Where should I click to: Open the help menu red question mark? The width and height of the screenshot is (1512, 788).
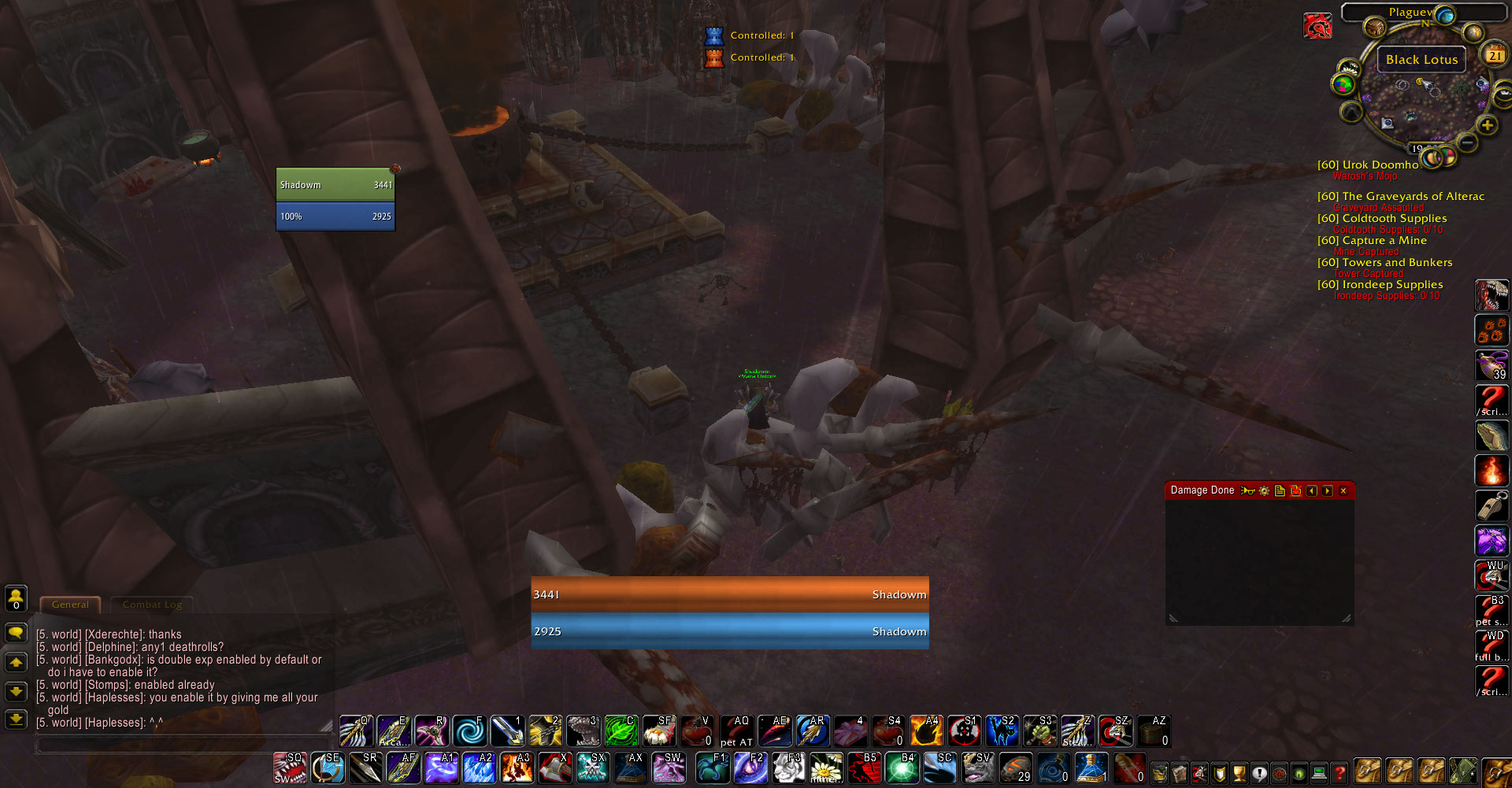tap(1339, 774)
